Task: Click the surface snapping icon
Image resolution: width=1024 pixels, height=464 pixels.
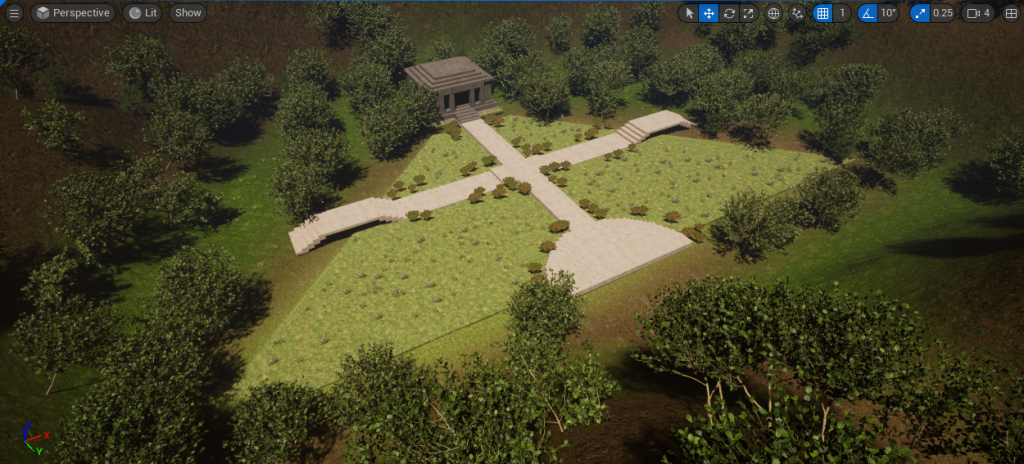Action: click(797, 13)
